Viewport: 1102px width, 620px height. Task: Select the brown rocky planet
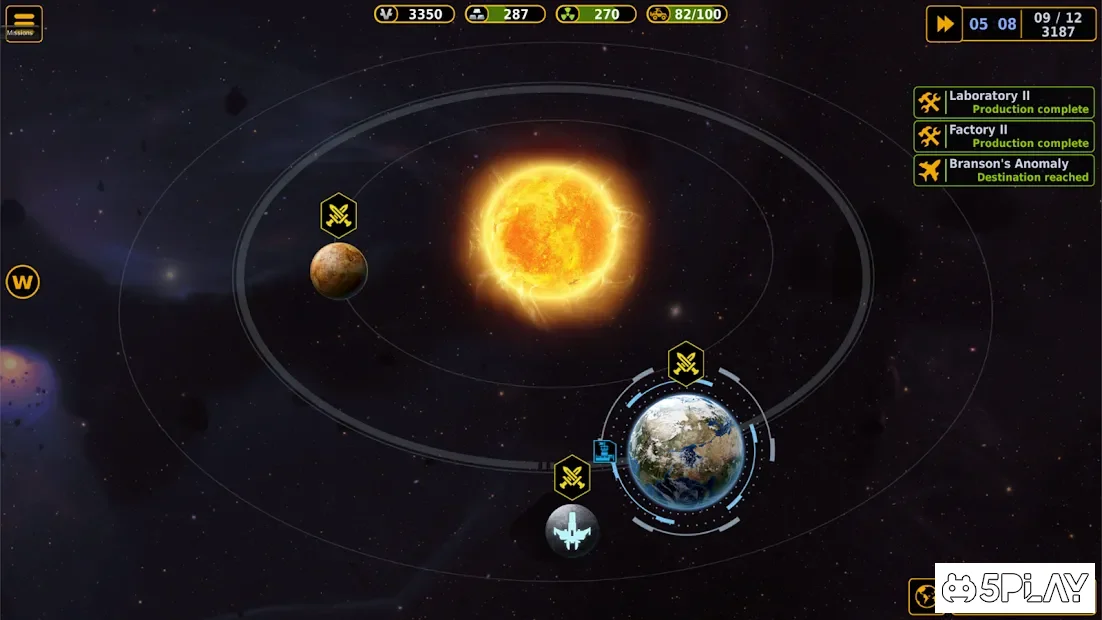click(339, 270)
